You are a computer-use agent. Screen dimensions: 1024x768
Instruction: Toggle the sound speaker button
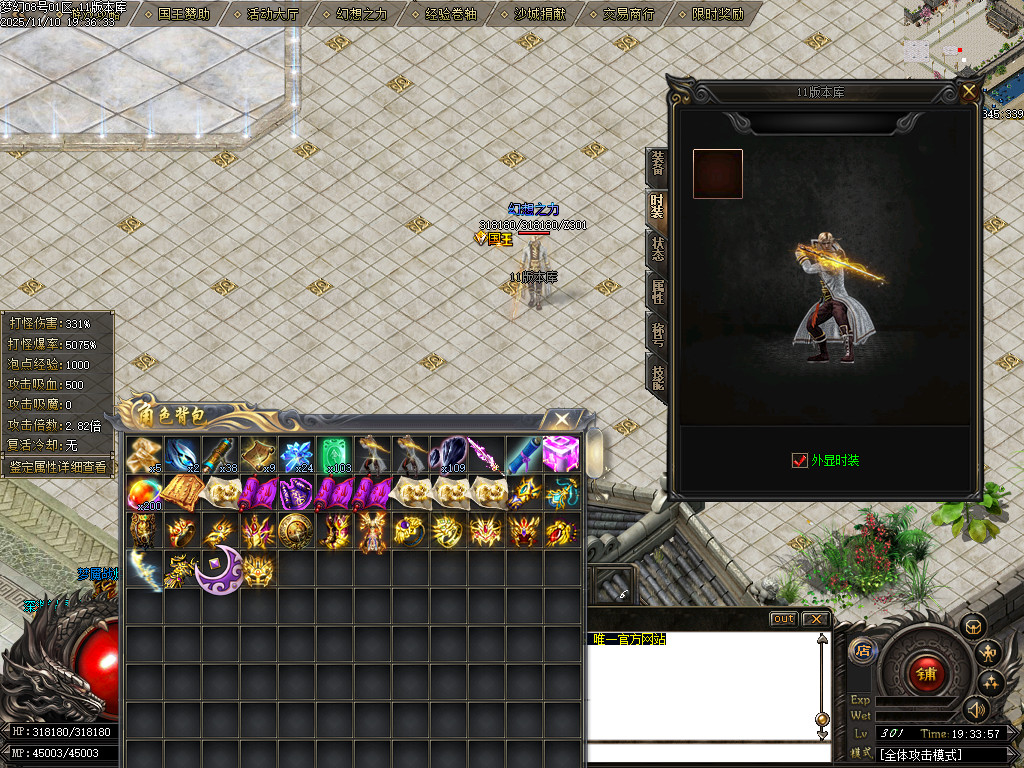975,709
